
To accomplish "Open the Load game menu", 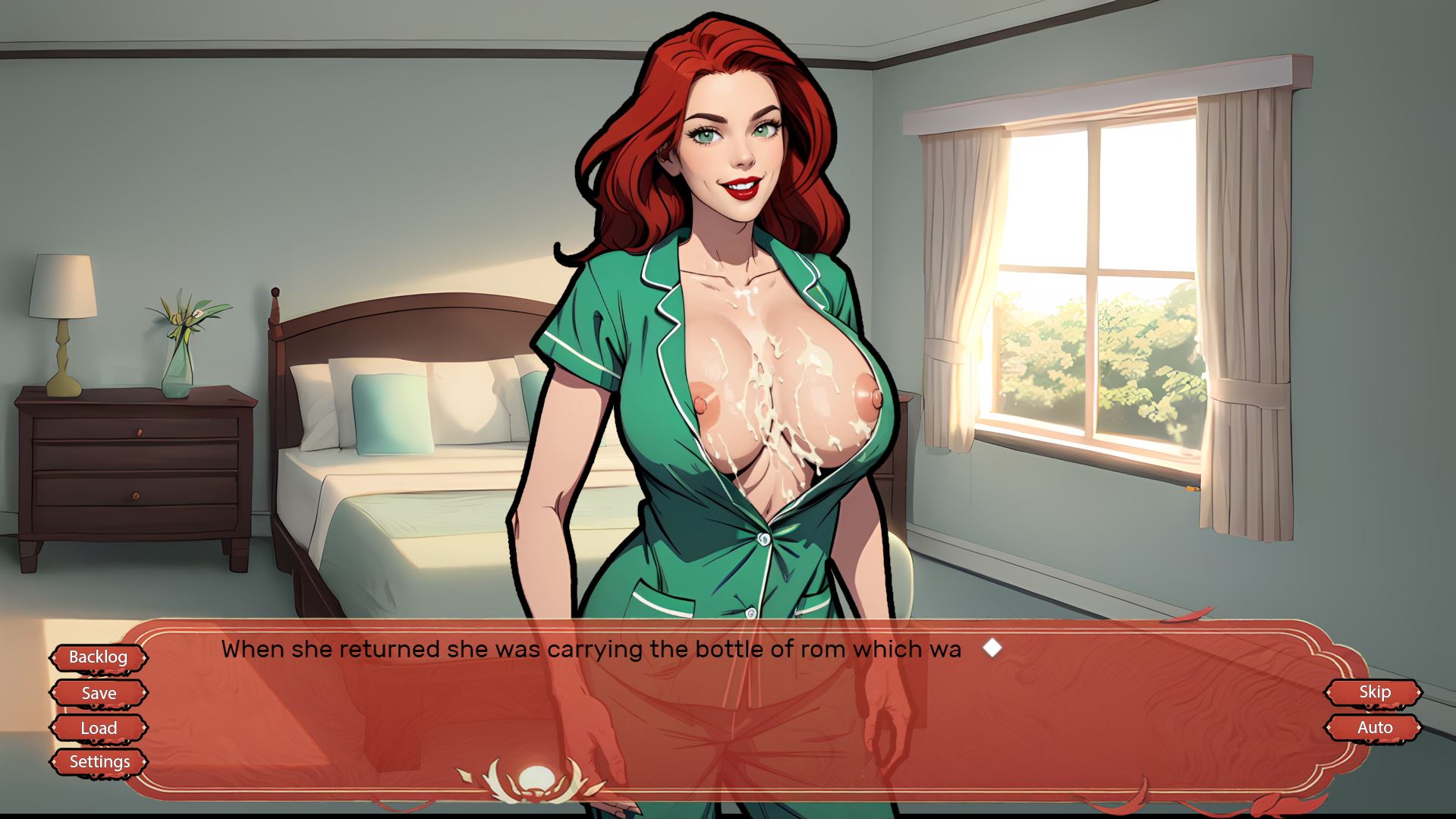I will click(x=99, y=728).
